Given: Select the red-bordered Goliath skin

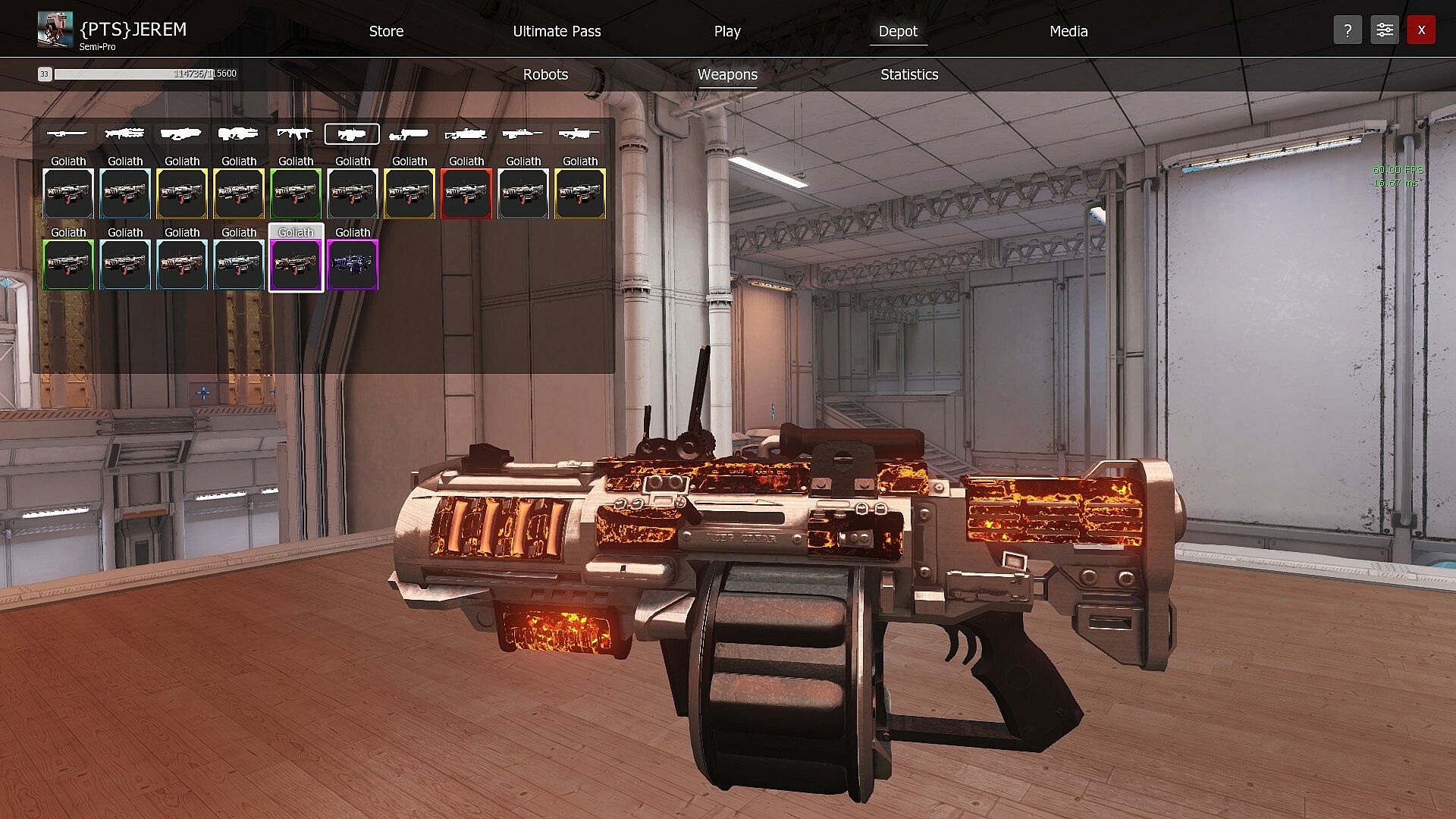Looking at the screenshot, I should pyautogui.click(x=466, y=193).
